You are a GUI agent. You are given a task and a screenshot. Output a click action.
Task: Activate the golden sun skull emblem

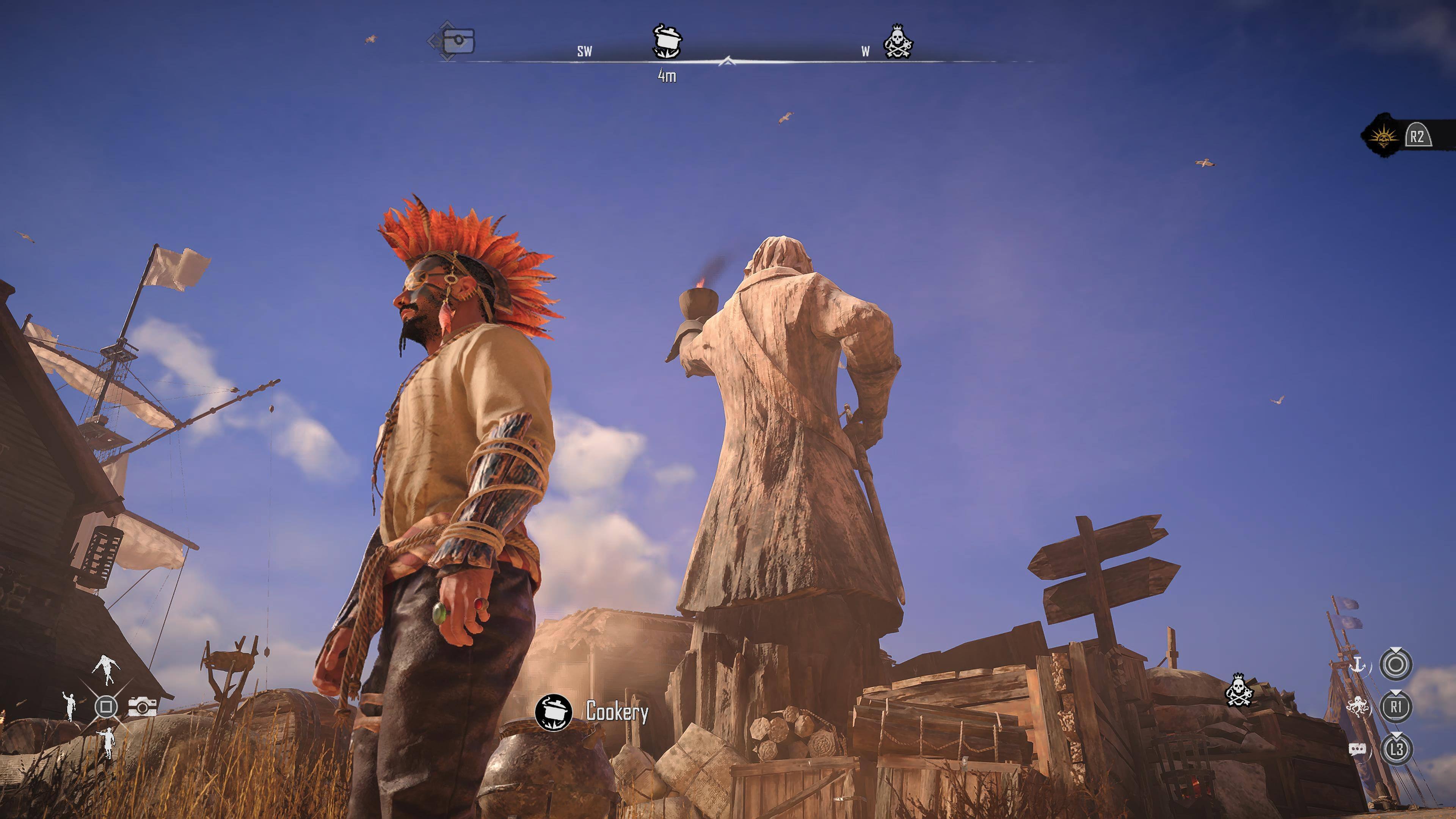[1382, 137]
